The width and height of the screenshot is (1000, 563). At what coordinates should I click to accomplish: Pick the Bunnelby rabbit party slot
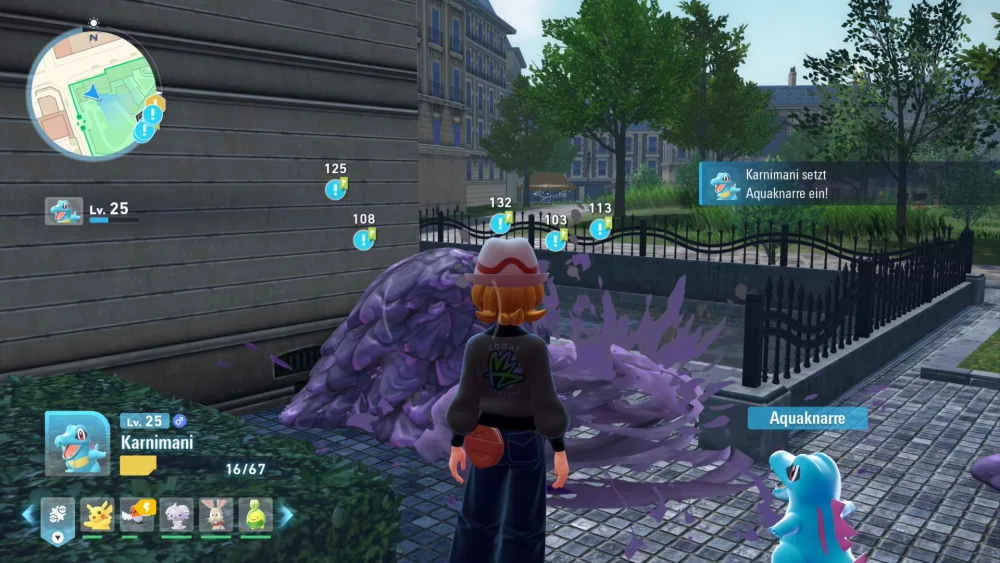[x=216, y=515]
